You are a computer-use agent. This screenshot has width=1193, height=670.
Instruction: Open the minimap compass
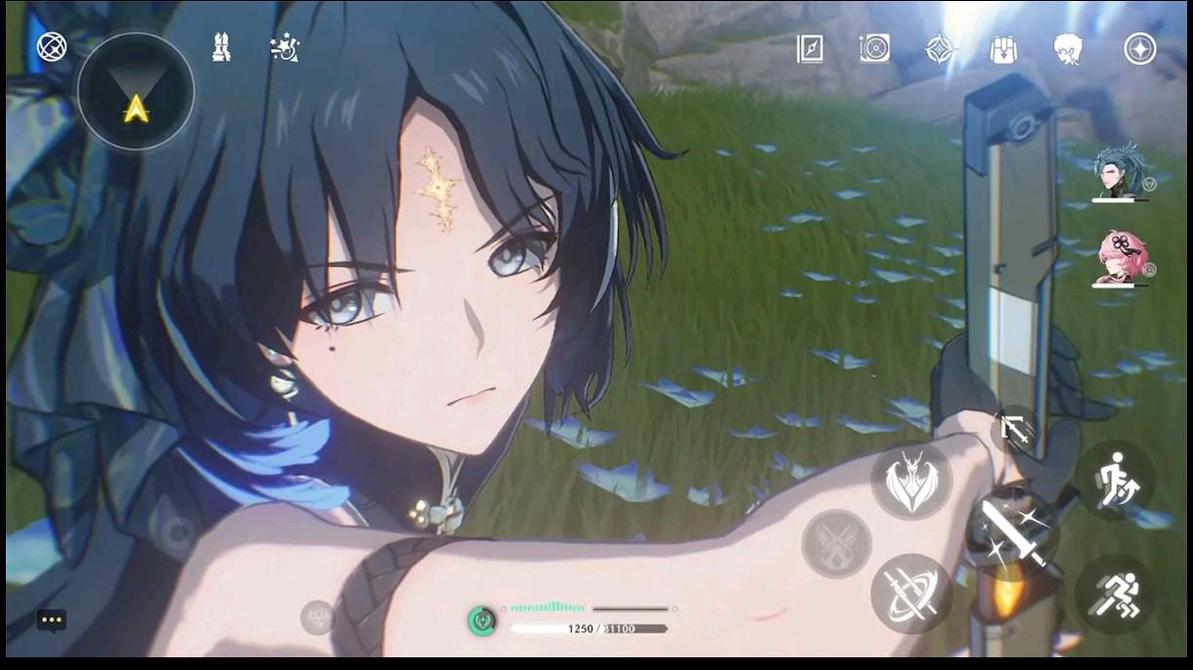pyautogui.click(x=136, y=92)
